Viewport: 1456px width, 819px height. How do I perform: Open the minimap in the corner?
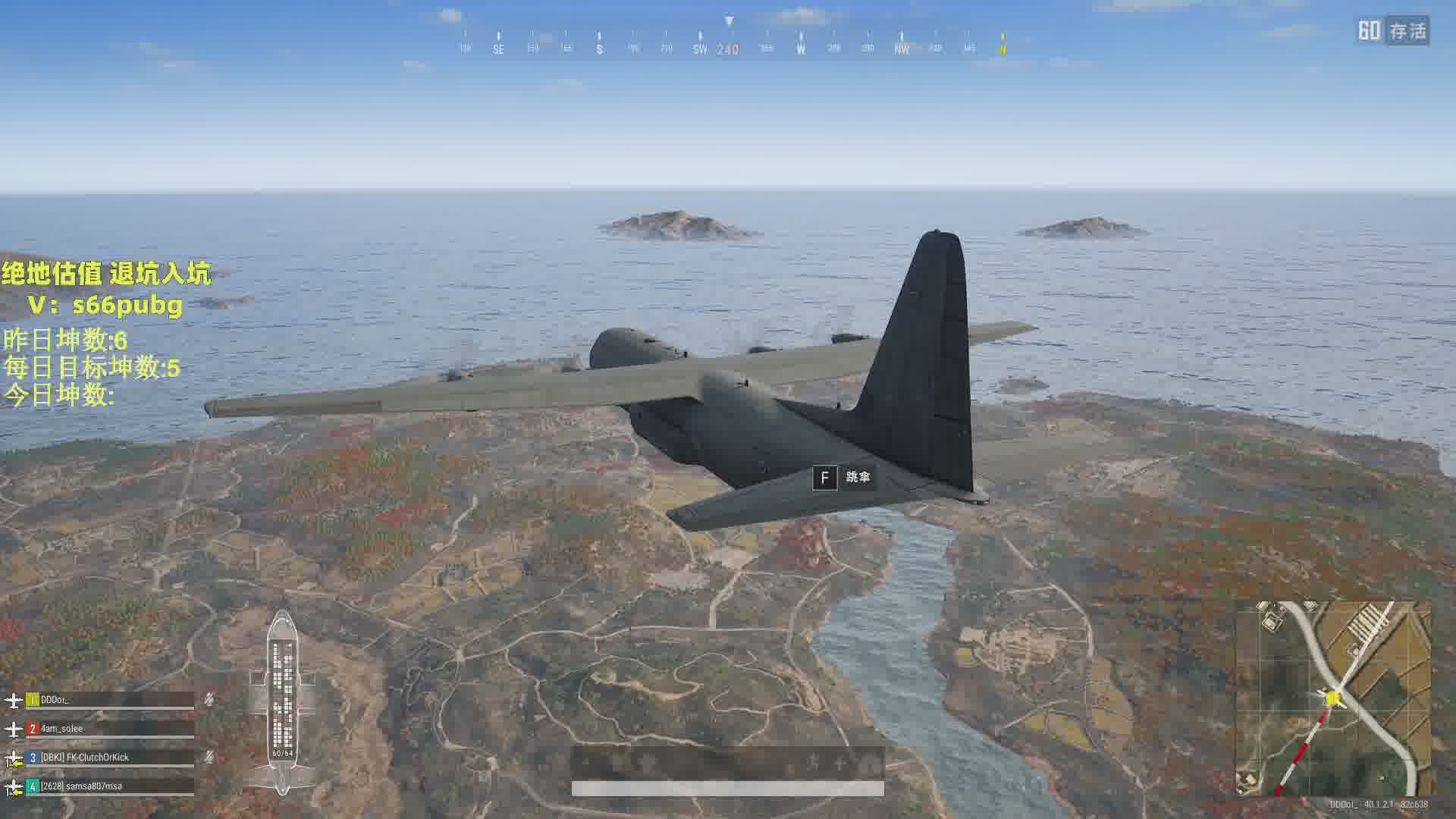point(1333,698)
